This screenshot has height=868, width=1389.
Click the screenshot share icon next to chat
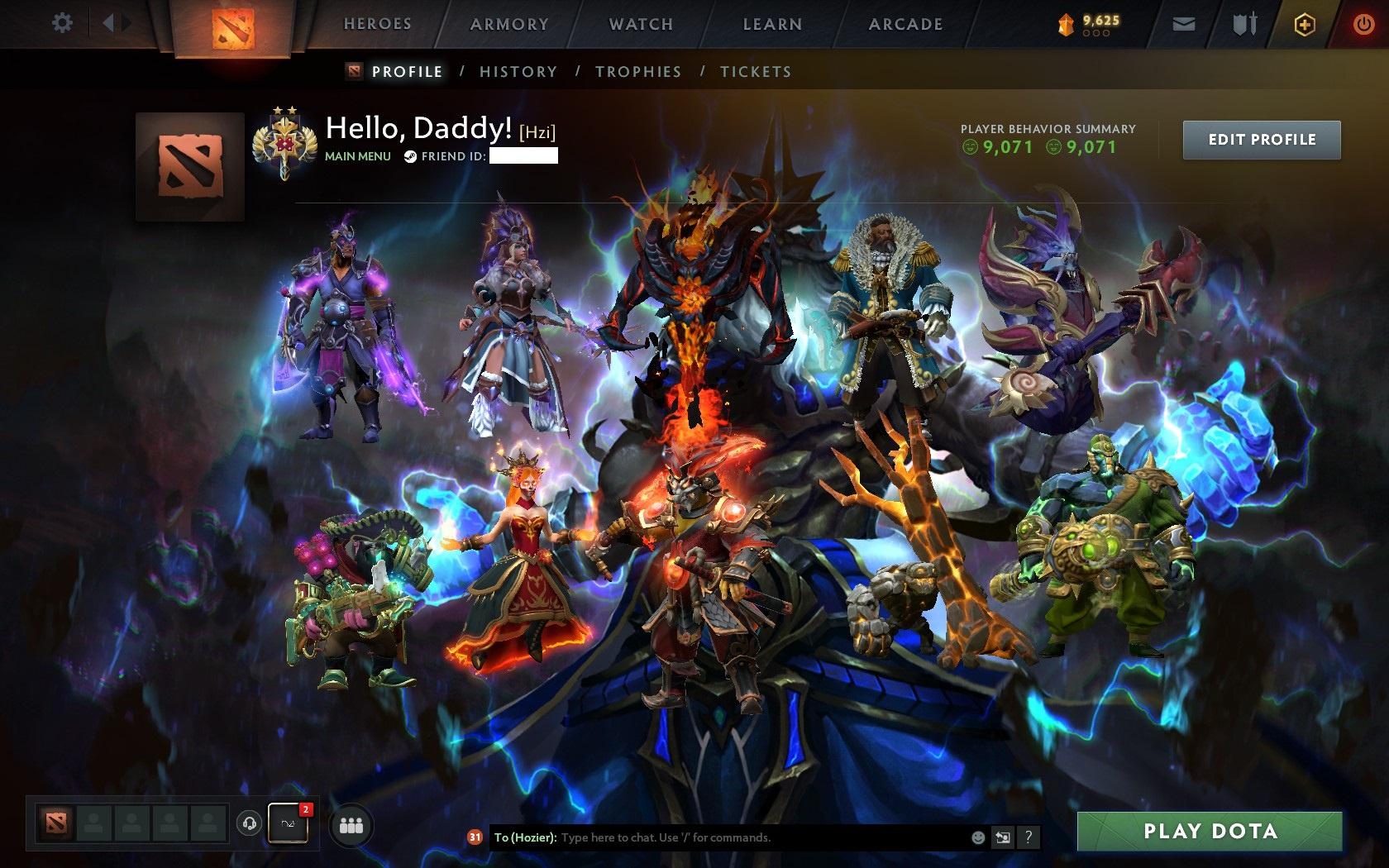(x=1004, y=837)
